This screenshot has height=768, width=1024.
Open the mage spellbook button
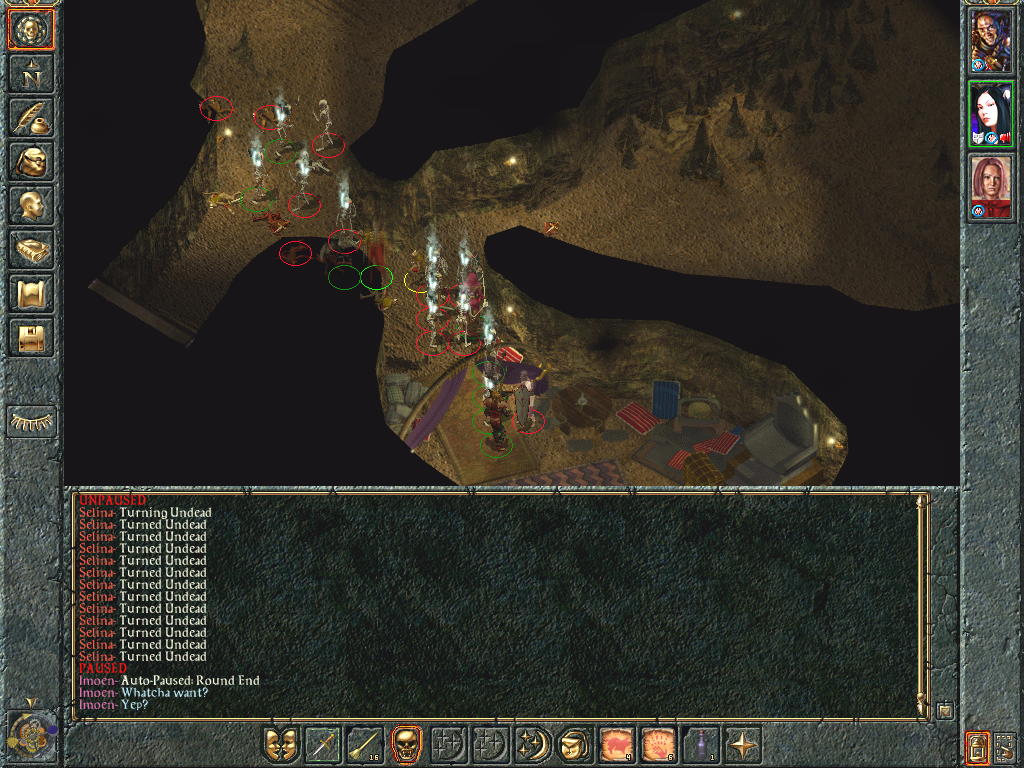(x=31, y=249)
